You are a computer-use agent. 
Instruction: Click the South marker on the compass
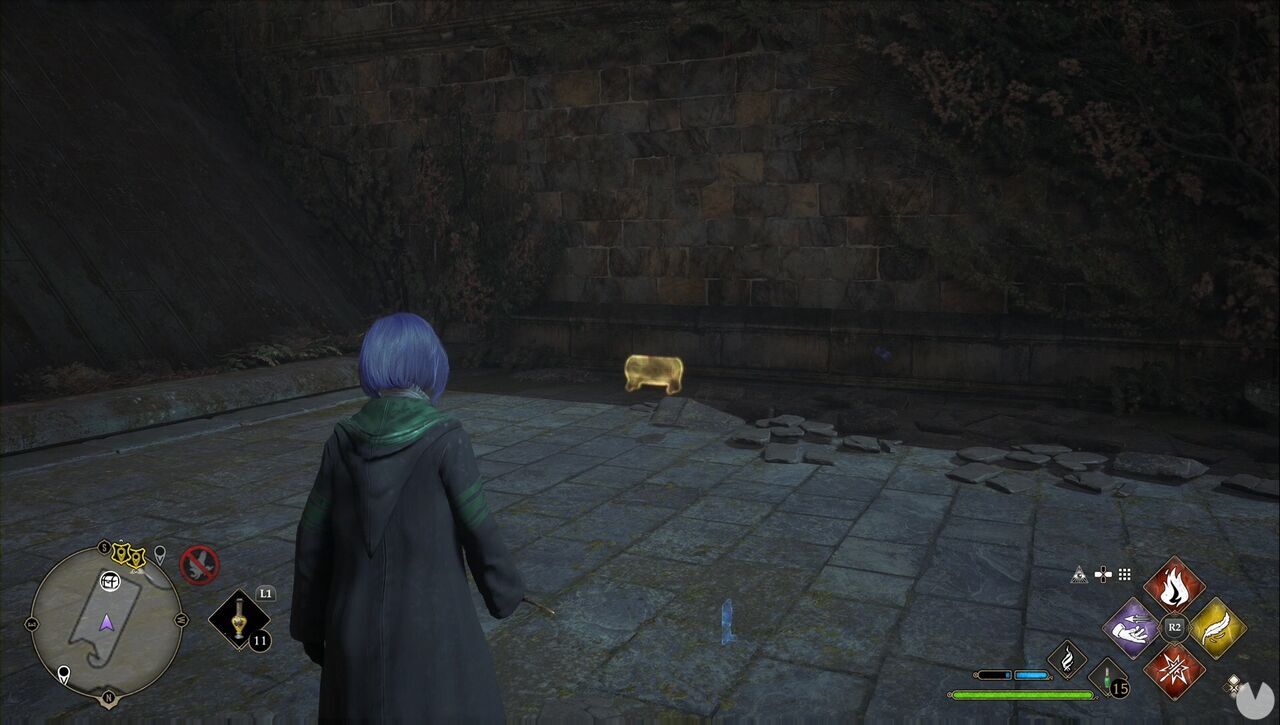pos(103,547)
